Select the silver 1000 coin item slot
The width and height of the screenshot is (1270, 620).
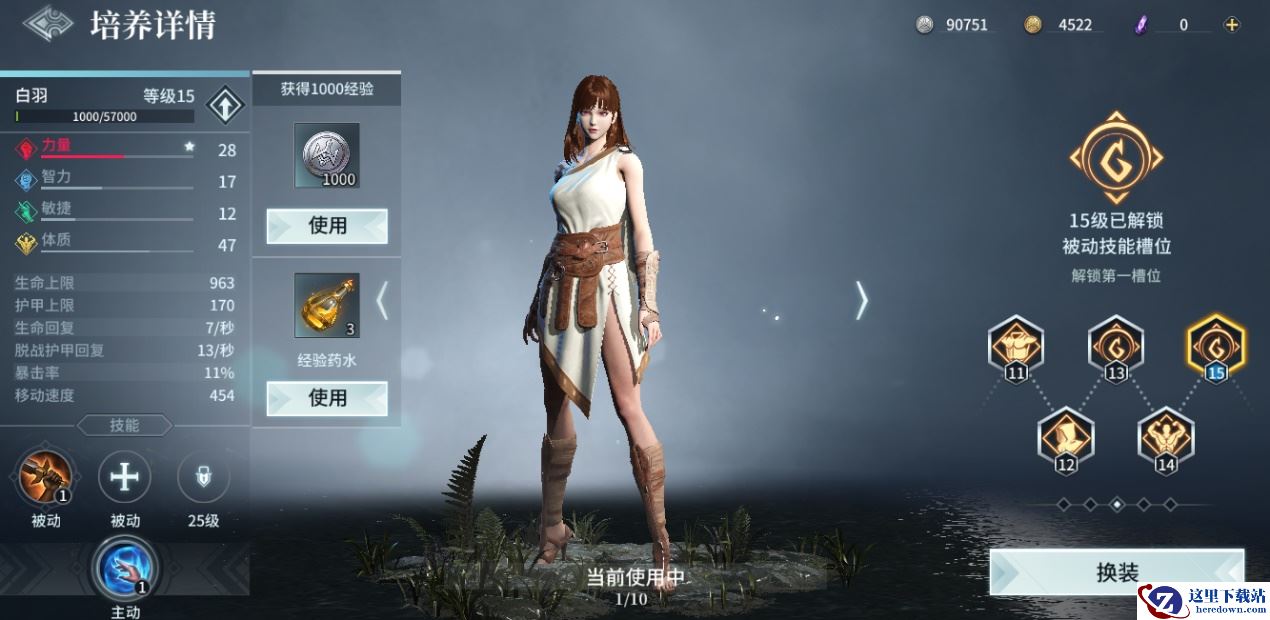click(327, 155)
